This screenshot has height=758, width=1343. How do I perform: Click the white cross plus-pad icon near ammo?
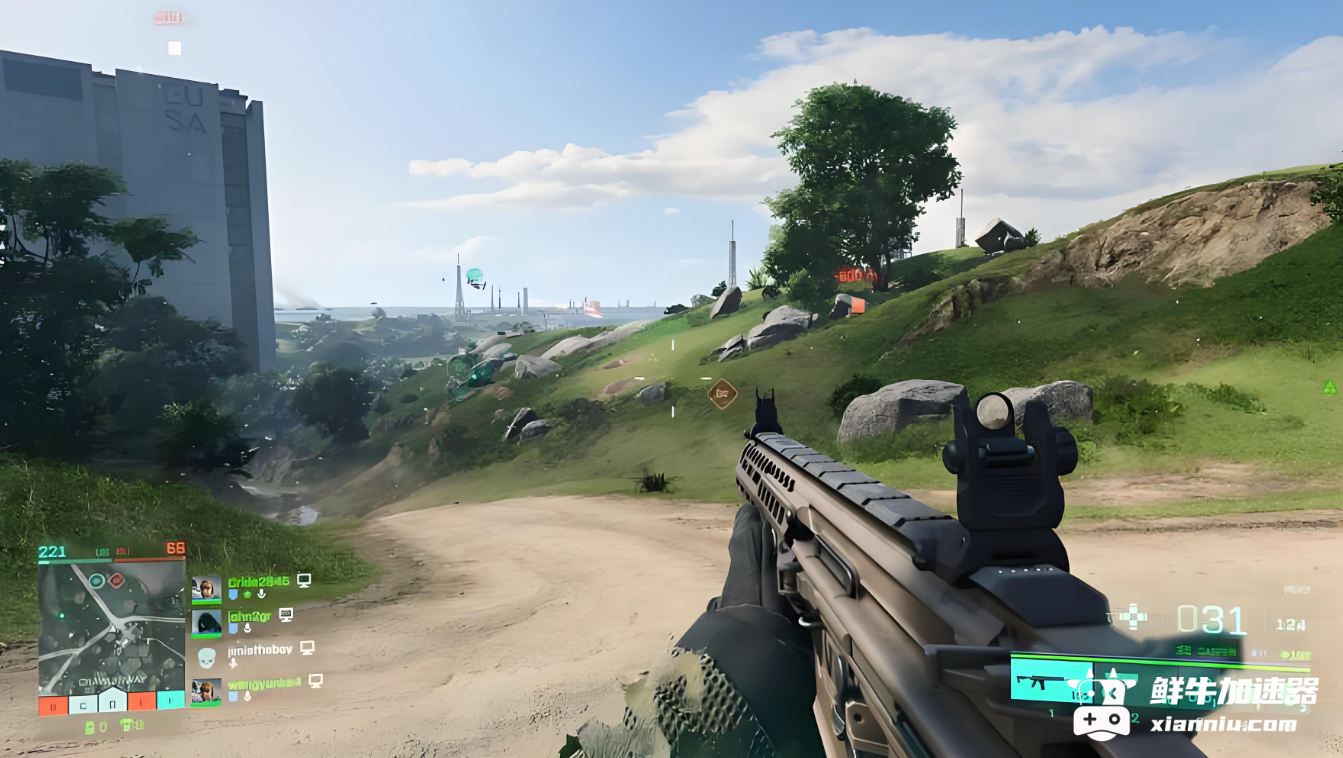pos(1132,616)
